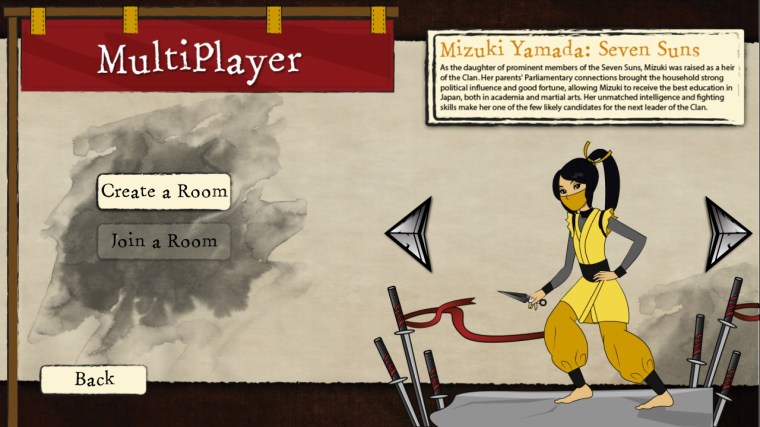Show next character with right arrow
Viewport: 760px width, 427px height.
(x=726, y=233)
